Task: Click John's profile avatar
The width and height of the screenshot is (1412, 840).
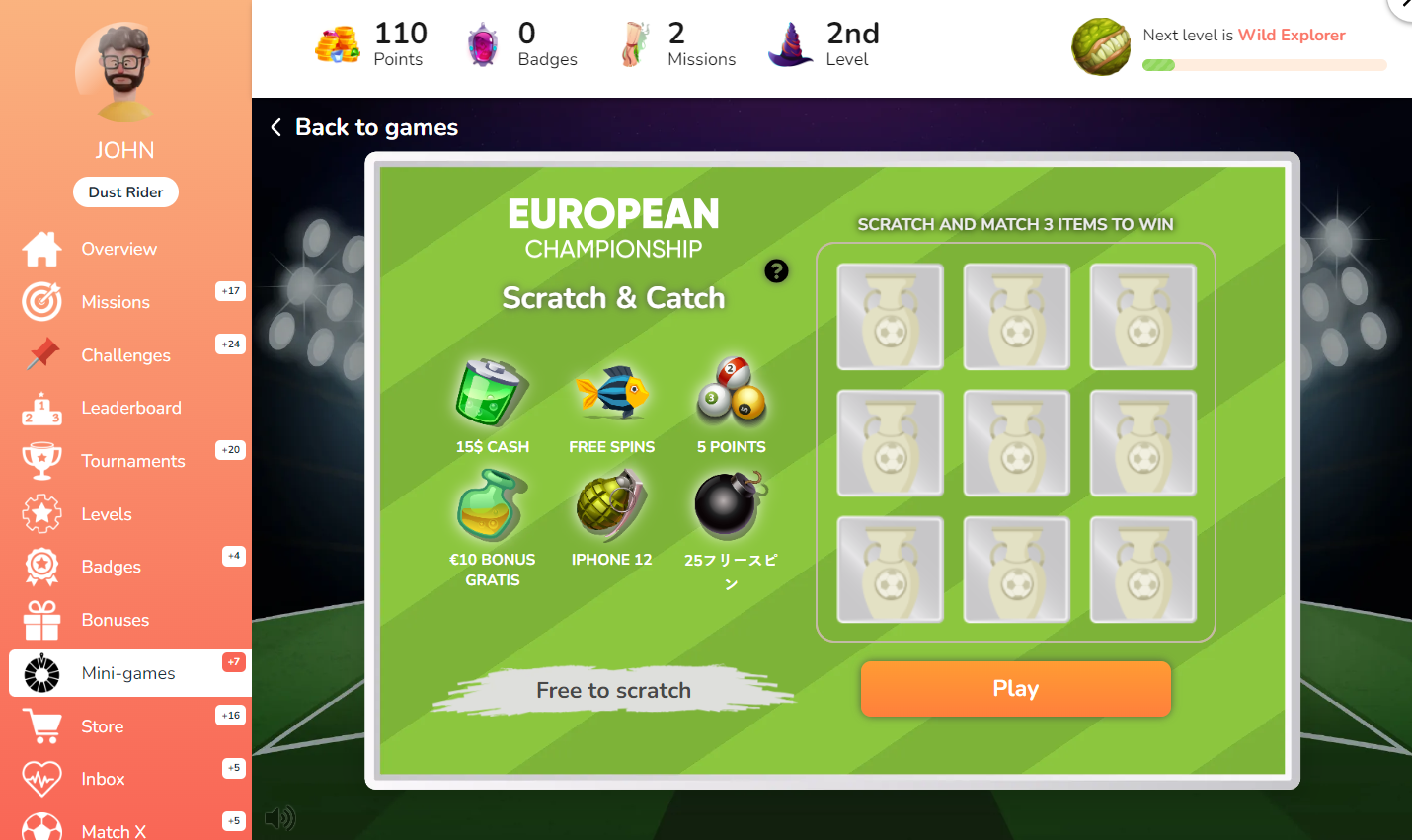Action: (124, 71)
